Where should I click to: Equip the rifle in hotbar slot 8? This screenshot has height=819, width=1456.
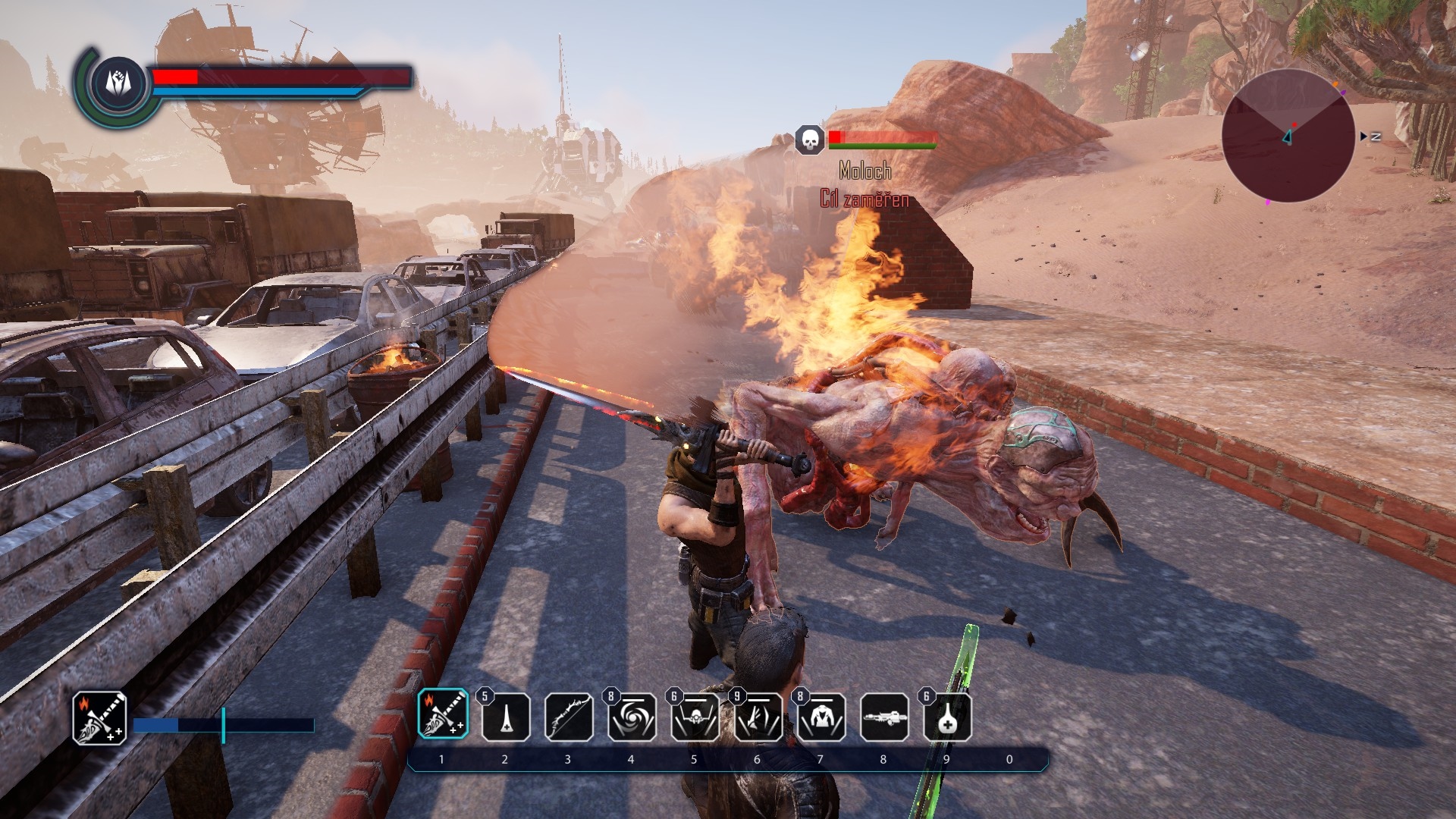(x=884, y=717)
